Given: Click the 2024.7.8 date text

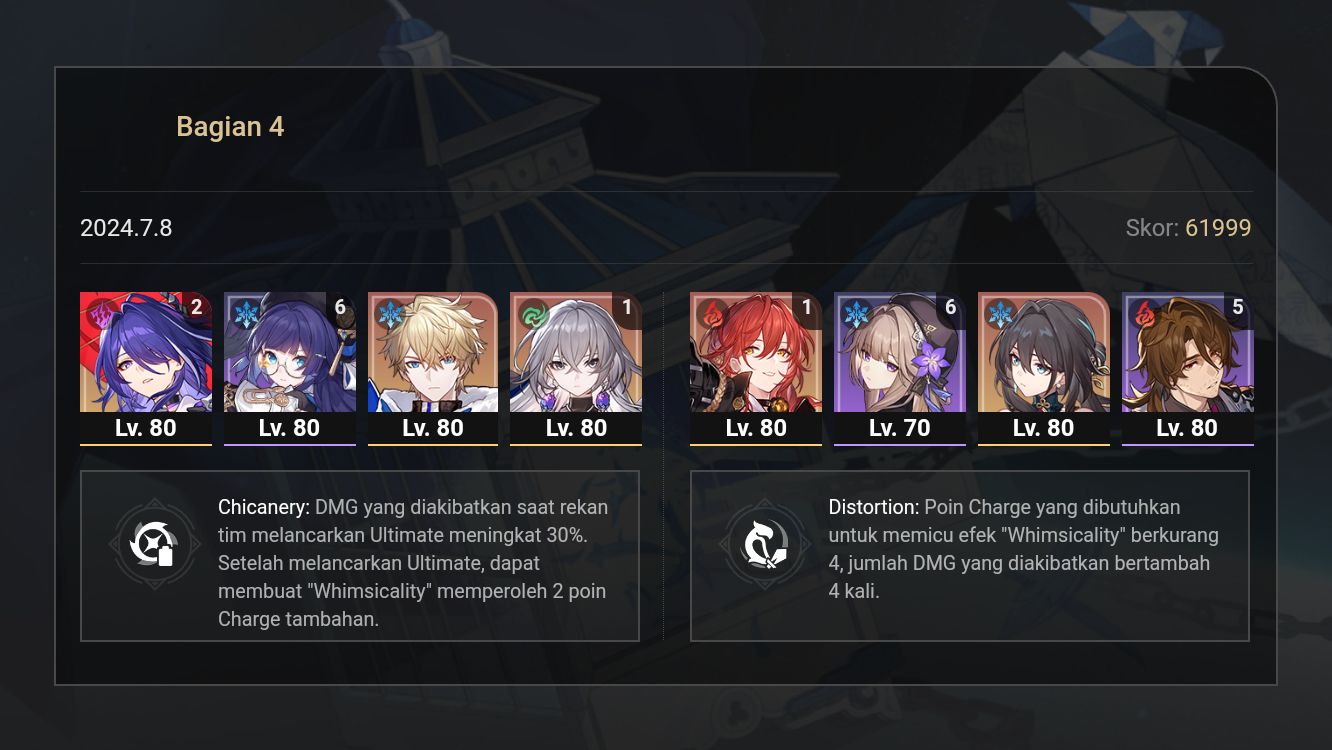Looking at the screenshot, I should click(x=126, y=228).
